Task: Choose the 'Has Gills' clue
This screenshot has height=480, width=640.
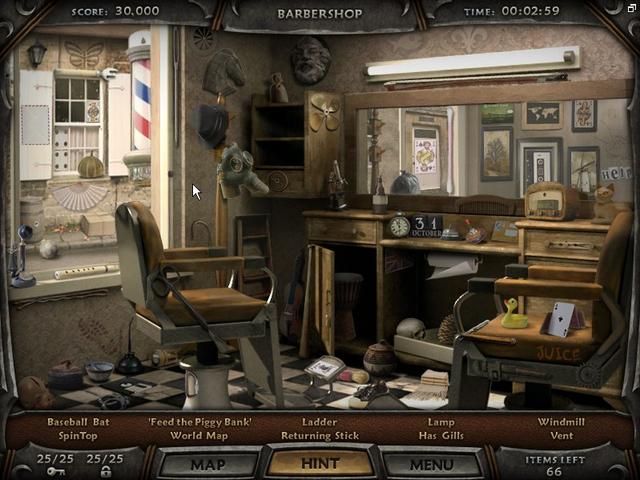Action: (x=440, y=436)
